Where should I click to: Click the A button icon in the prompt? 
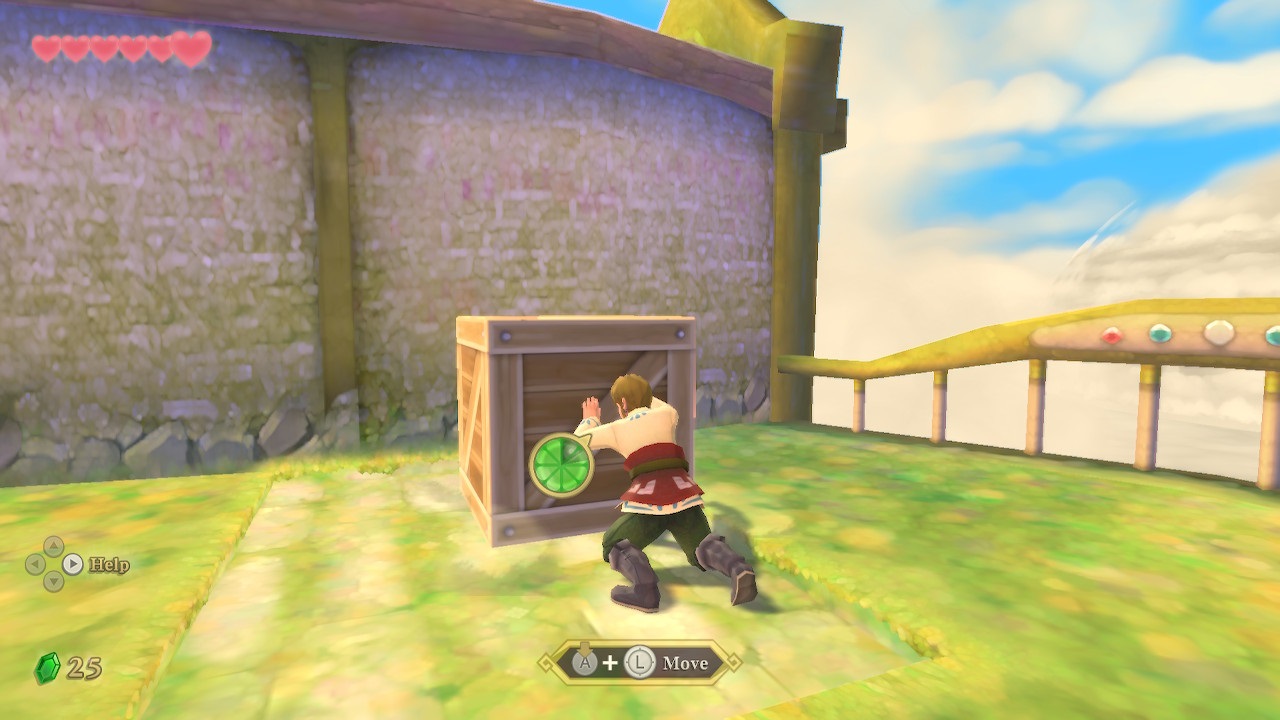(x=585, y=662)
